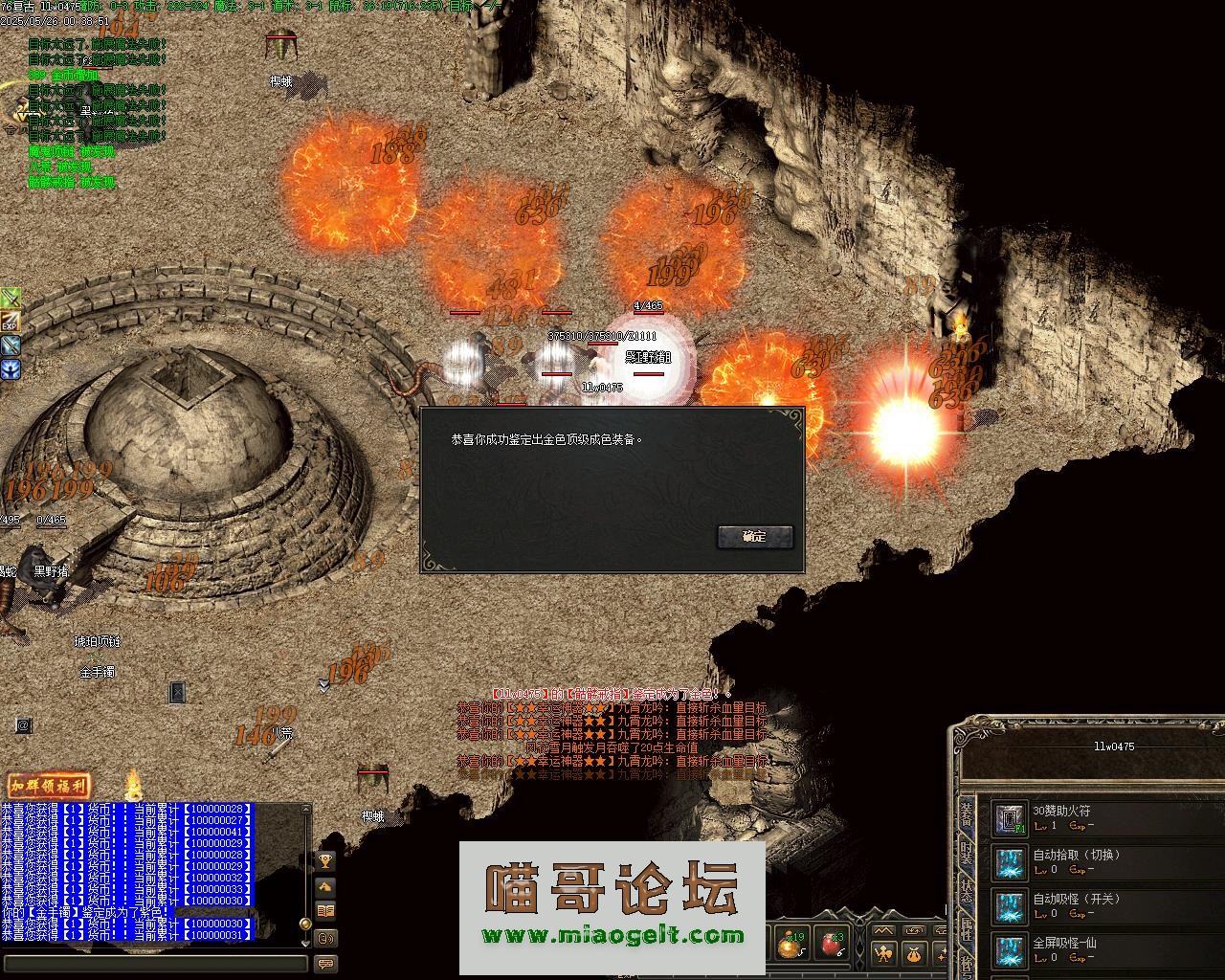The height and width of the screenshot is (980, 1225).
Task: Switch to the 时装 fashion tab
Action: (967, 855)
